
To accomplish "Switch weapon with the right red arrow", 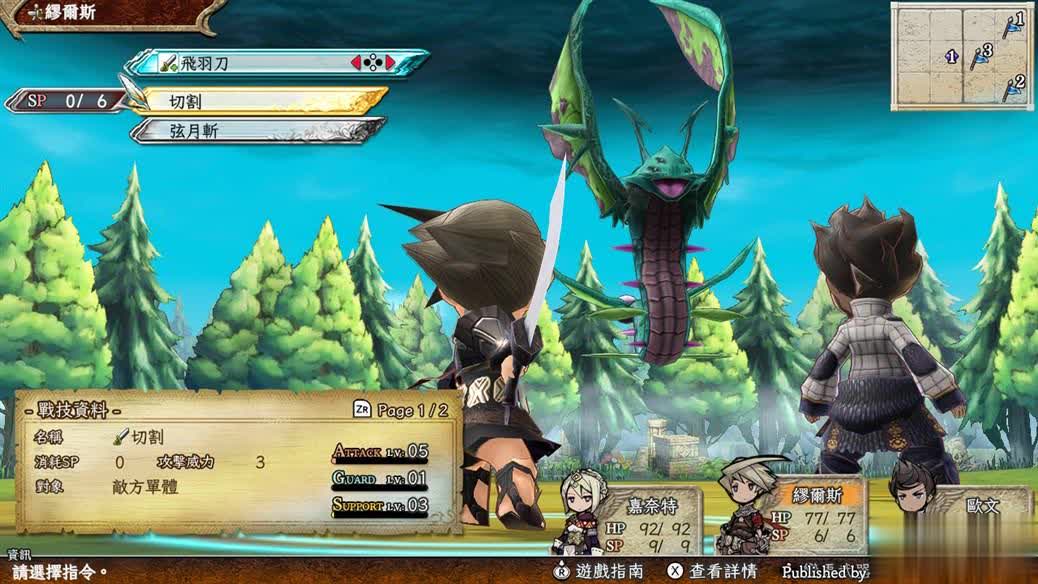I will 390,63.
